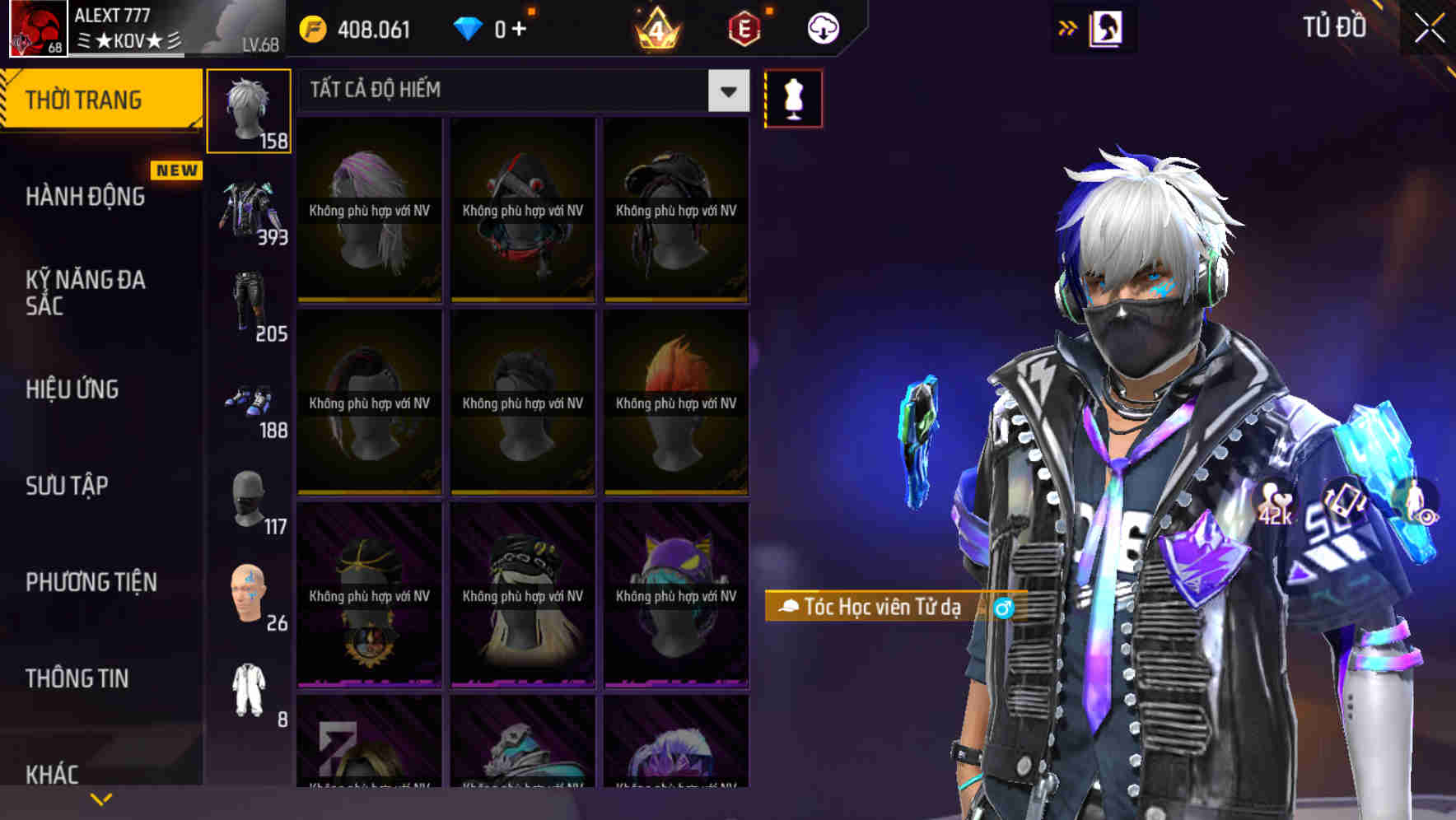Expand the sidebar using bottom chevron arrow

[99, 799]
